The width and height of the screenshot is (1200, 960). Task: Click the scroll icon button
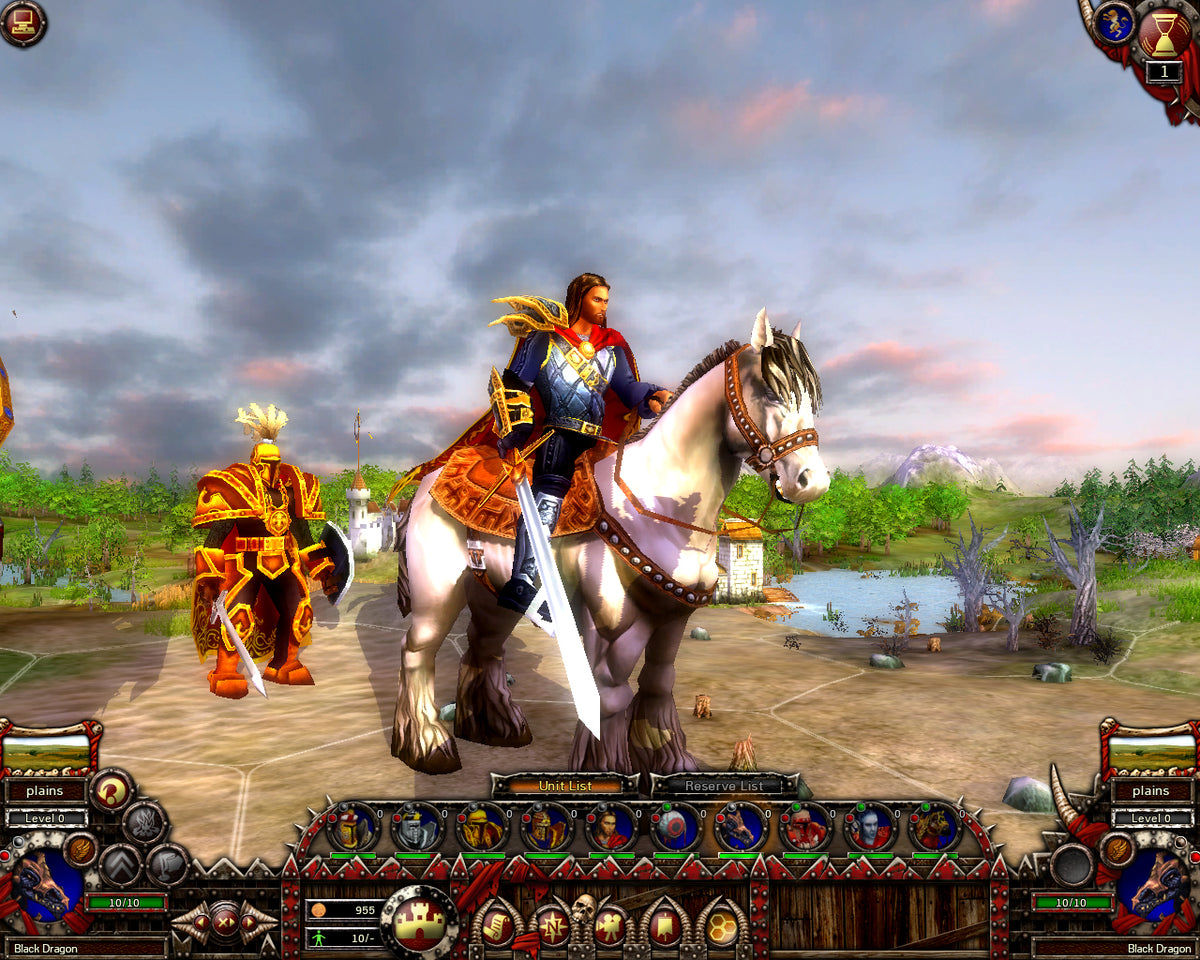(x=497, y=926)
